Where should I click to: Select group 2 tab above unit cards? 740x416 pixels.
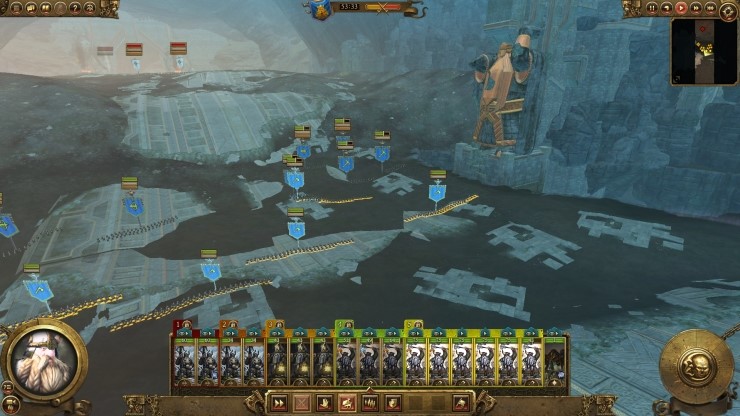[229, 325]
